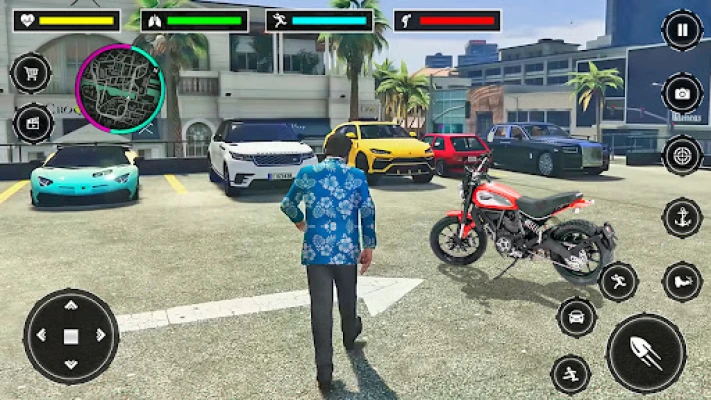Tap the up arrow on the movement pad
This screenshot has width=711, height=400.
[x=71, y=307]
